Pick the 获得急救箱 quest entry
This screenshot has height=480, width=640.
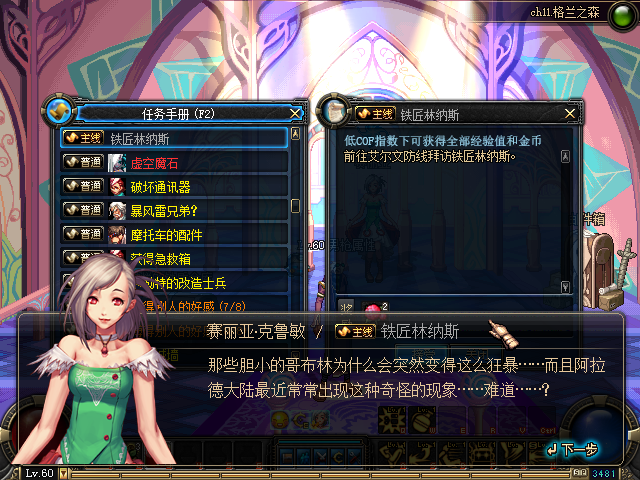click(174, 258)
